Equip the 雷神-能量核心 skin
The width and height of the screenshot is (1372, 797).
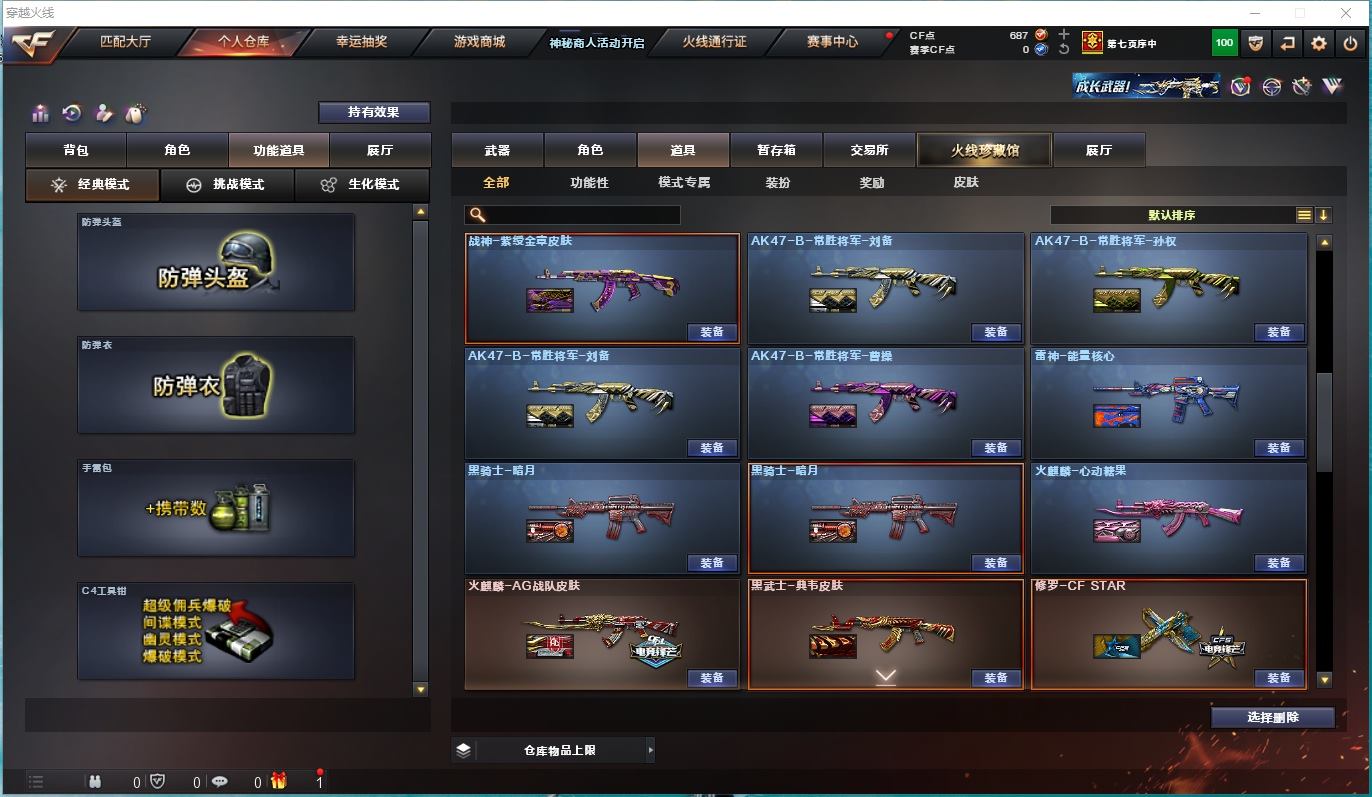pyautogui.click(x=1278, y=448)
